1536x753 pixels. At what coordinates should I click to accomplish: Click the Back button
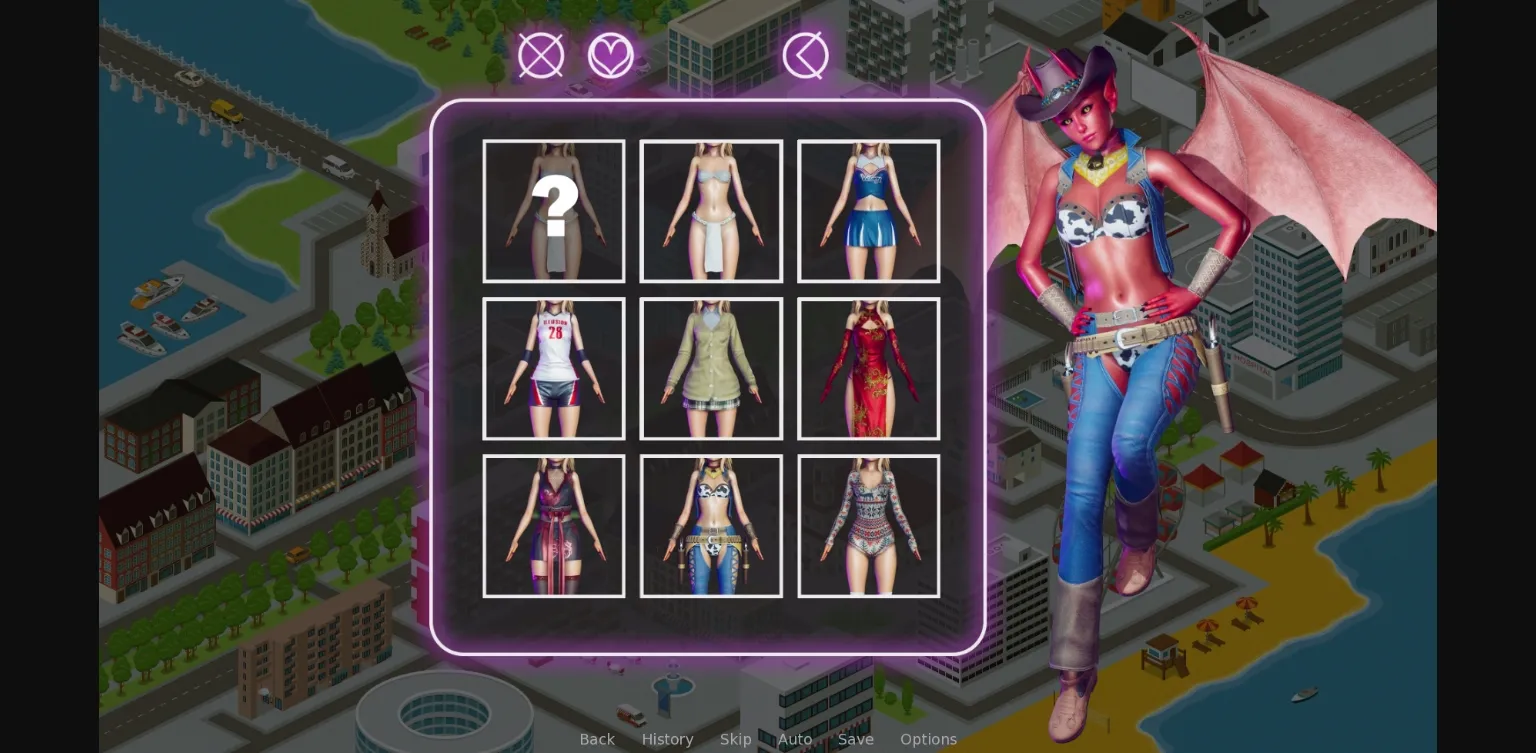click(x=597, y=739)
